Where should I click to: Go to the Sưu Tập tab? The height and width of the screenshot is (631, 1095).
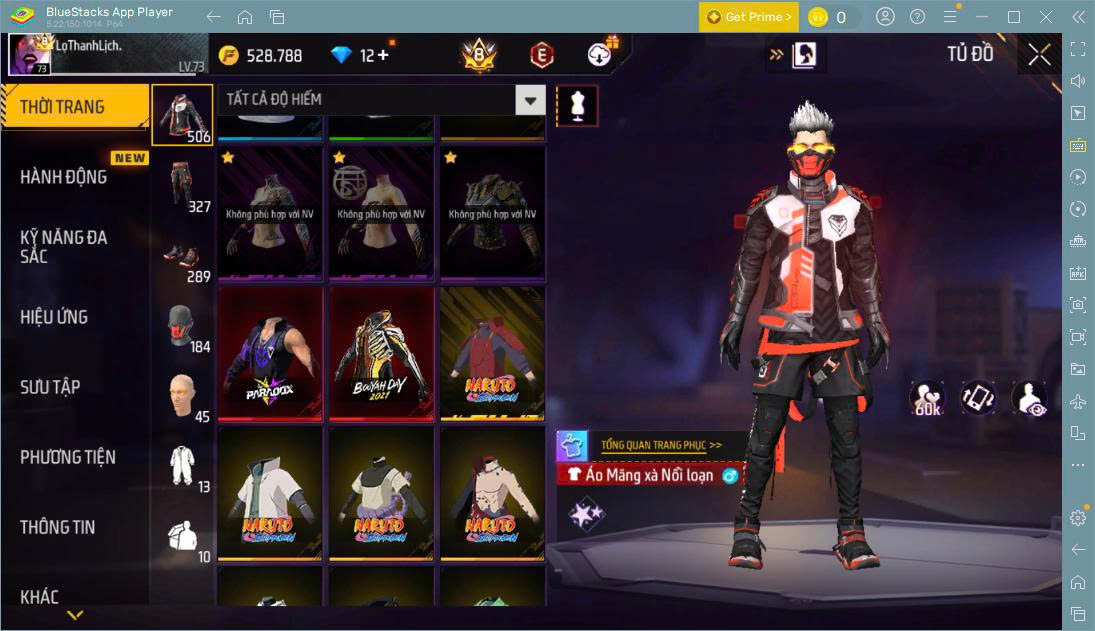[50, 387]
